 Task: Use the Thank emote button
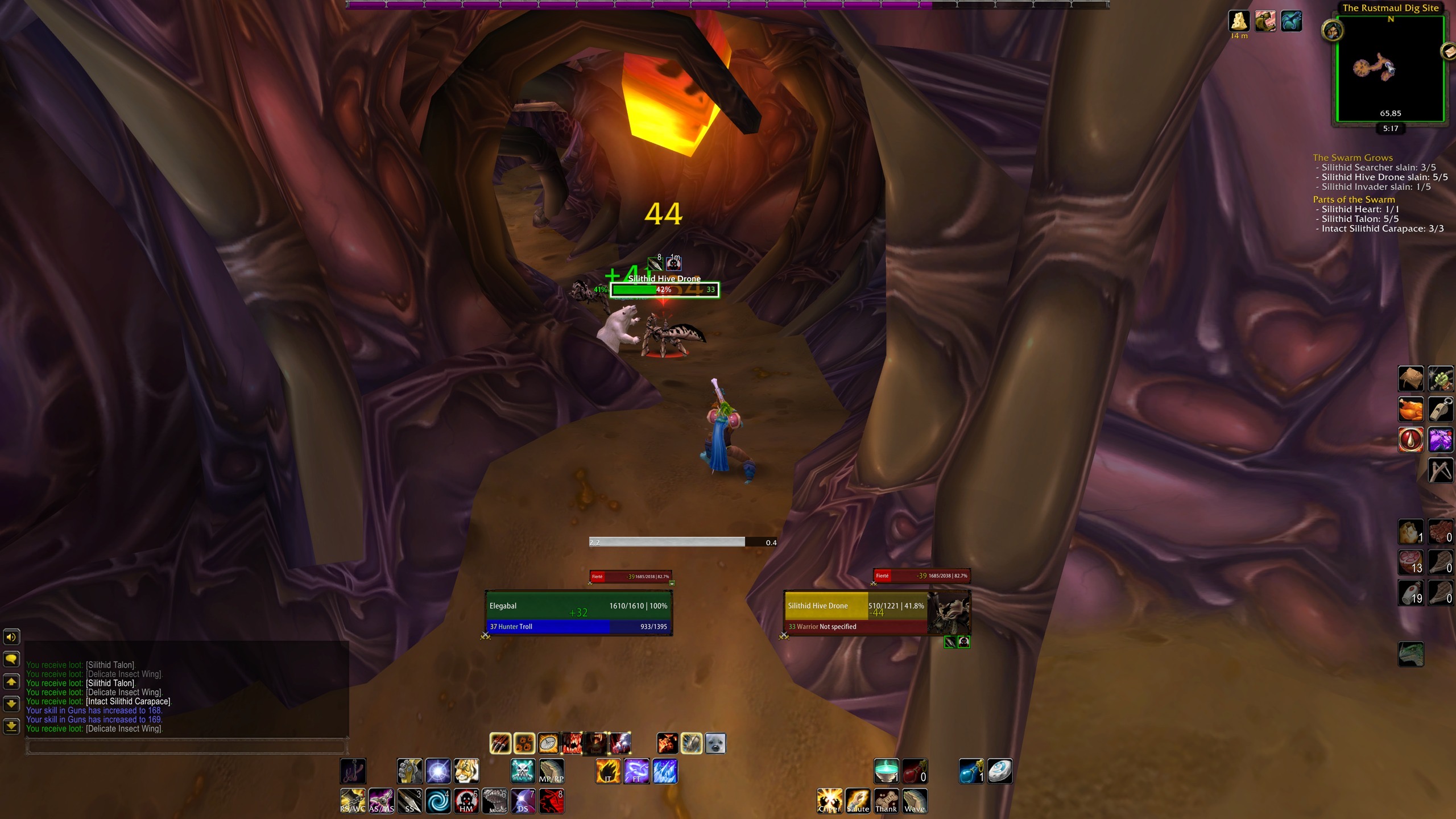click(886, 801)
